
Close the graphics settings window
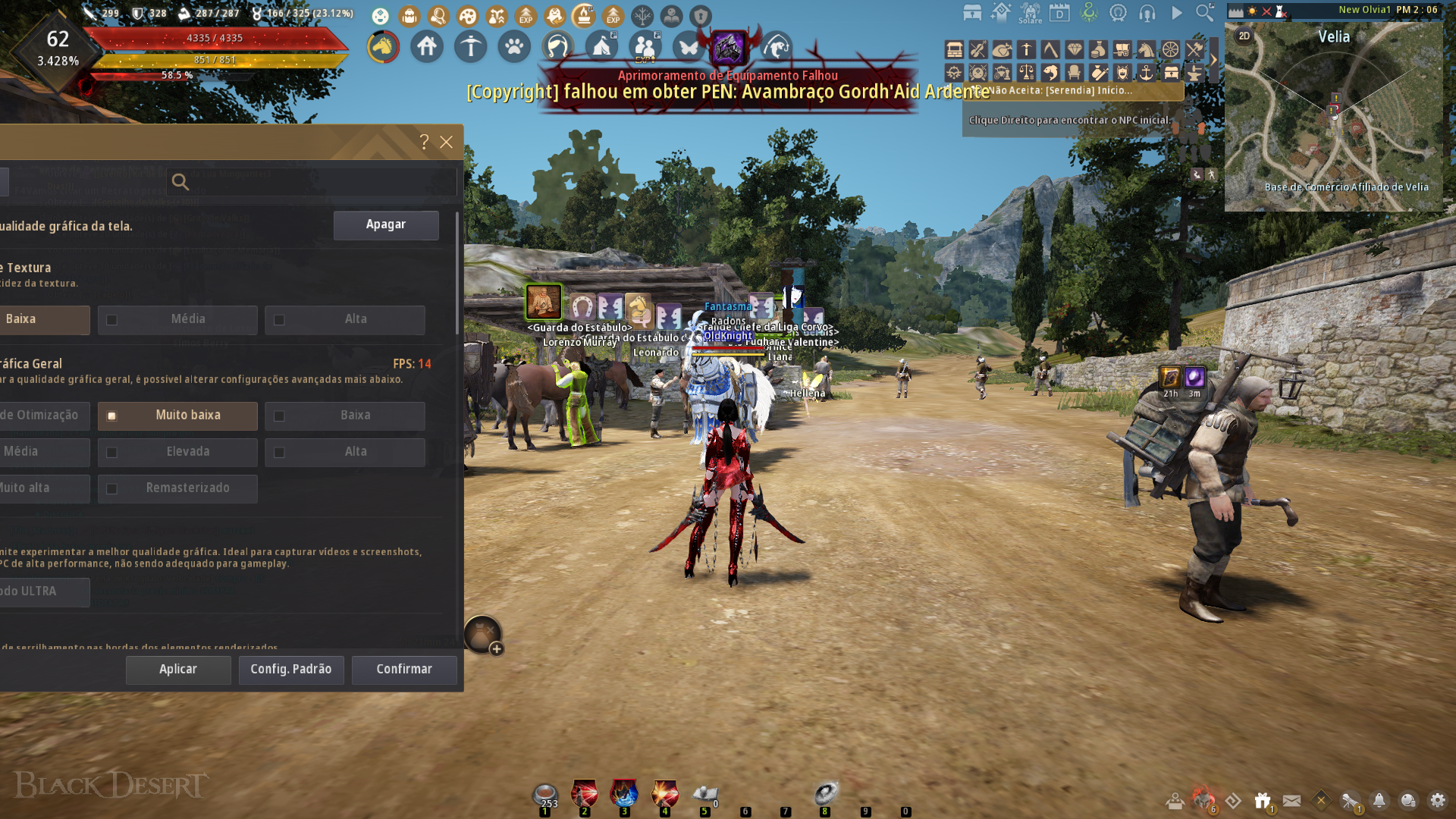(x=447, y=142)
